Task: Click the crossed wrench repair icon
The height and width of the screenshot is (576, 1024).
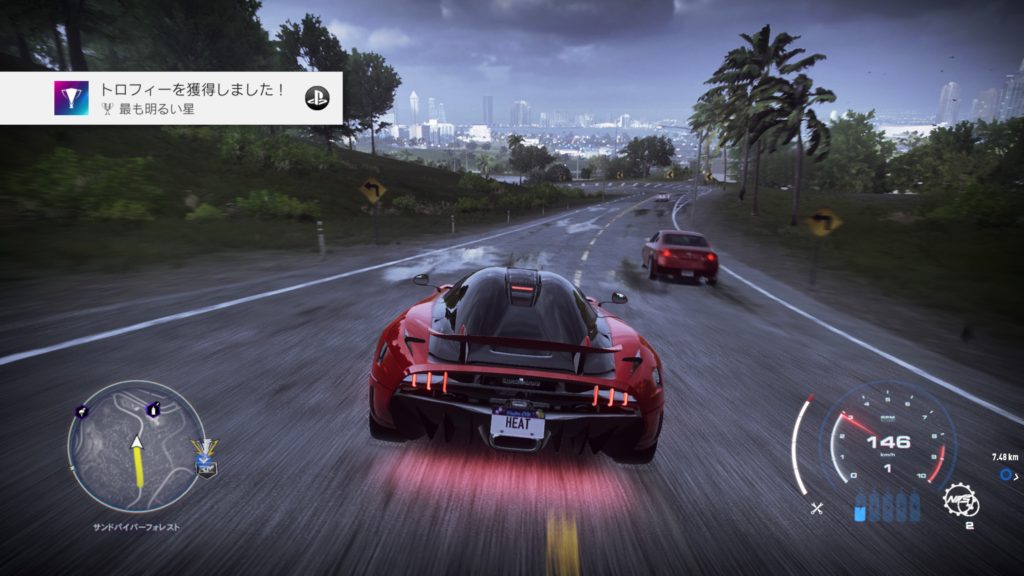Action: click(816, 508)
